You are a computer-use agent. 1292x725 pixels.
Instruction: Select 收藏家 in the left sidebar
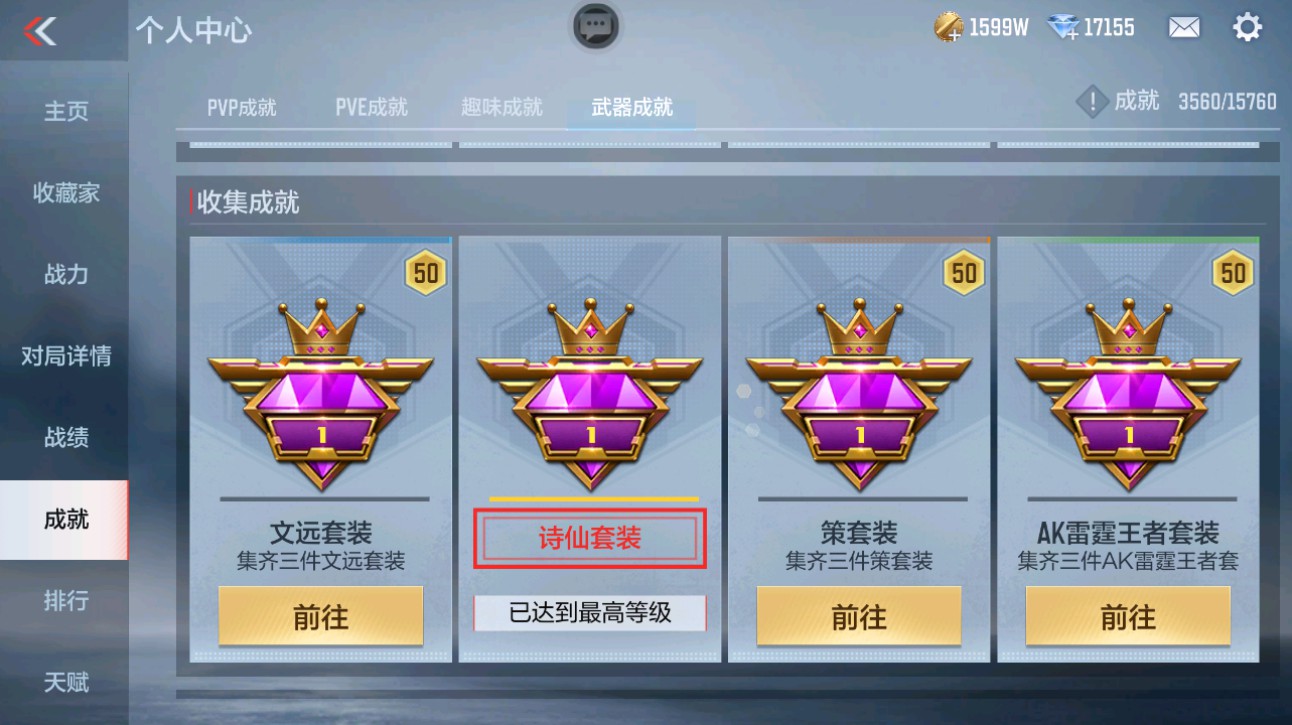pyautogui.click(x=63, y=192)
